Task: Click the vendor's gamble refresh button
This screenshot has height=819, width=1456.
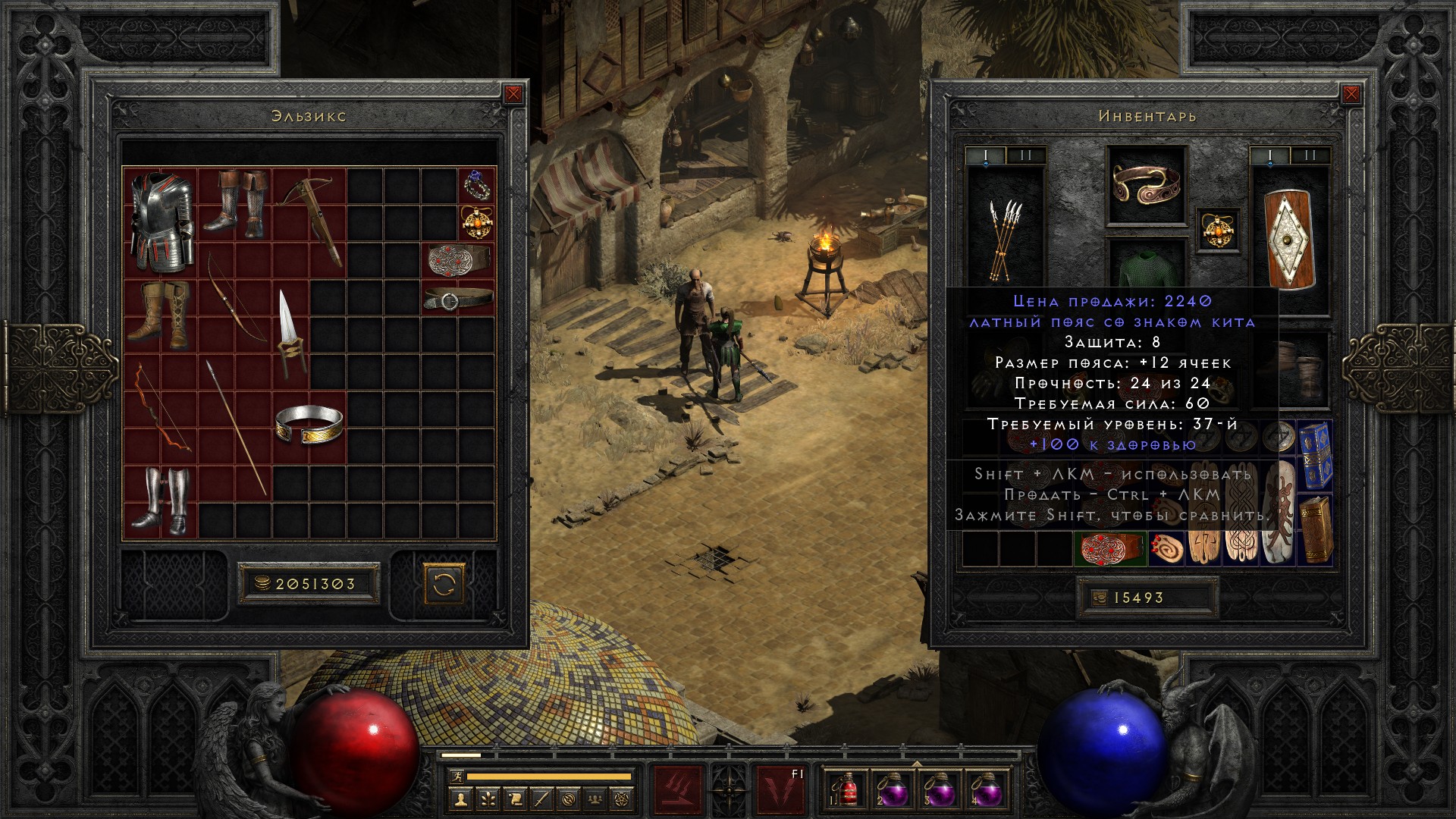Action: (x=444, y=584)
